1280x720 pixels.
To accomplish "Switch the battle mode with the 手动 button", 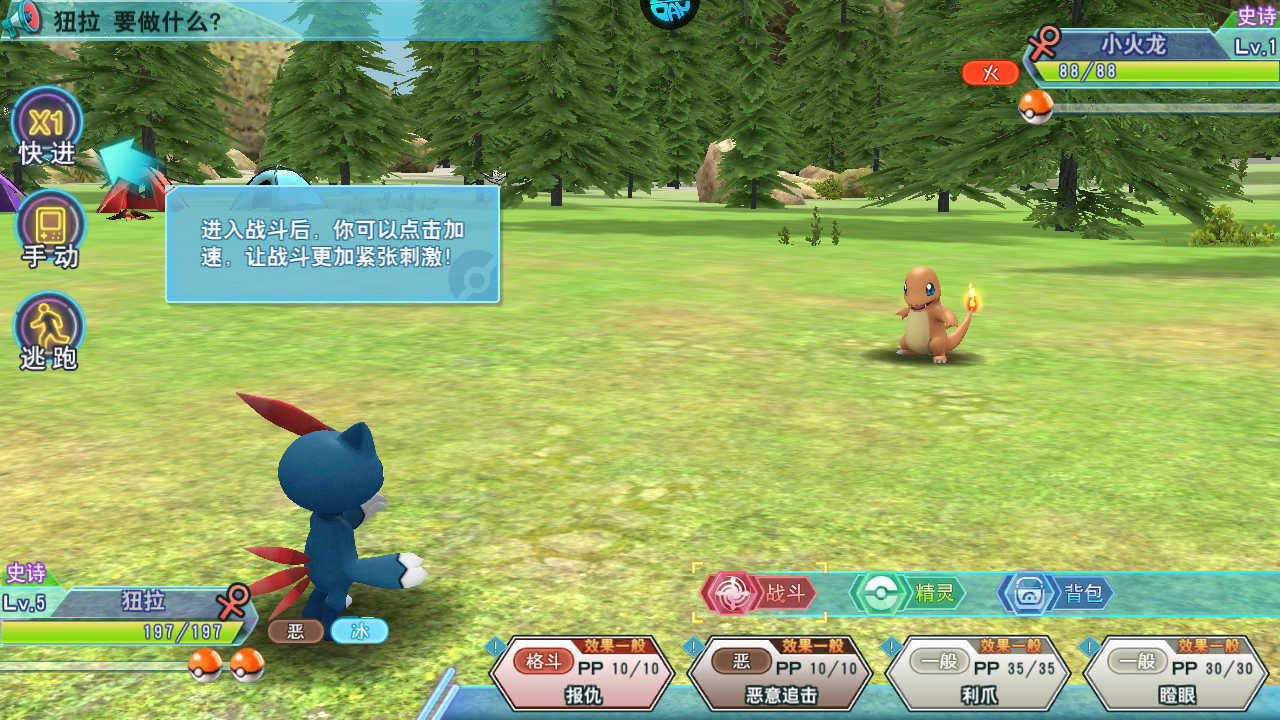I will coord(50,228).
